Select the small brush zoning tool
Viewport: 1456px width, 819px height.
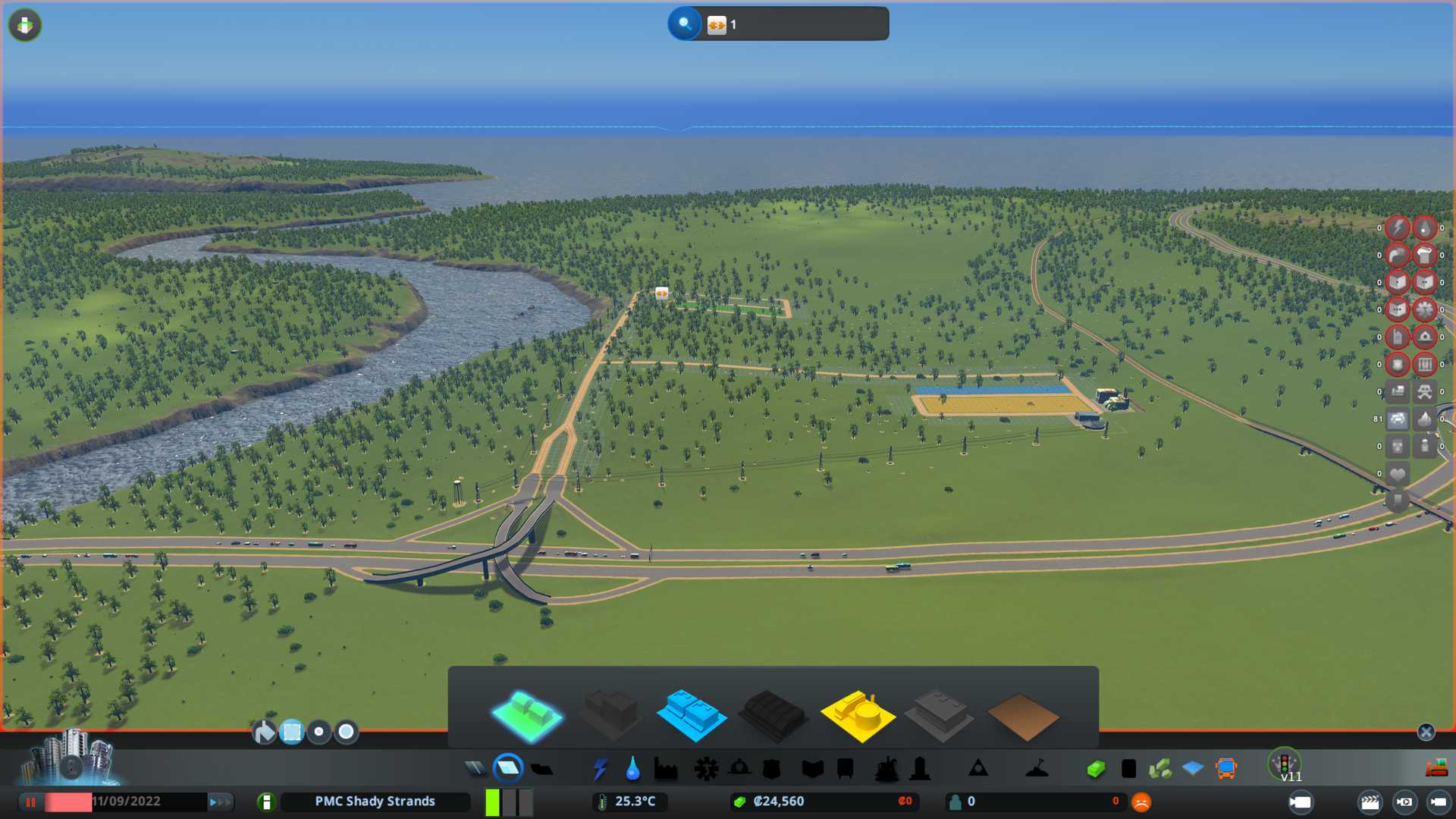pos(319,732)
